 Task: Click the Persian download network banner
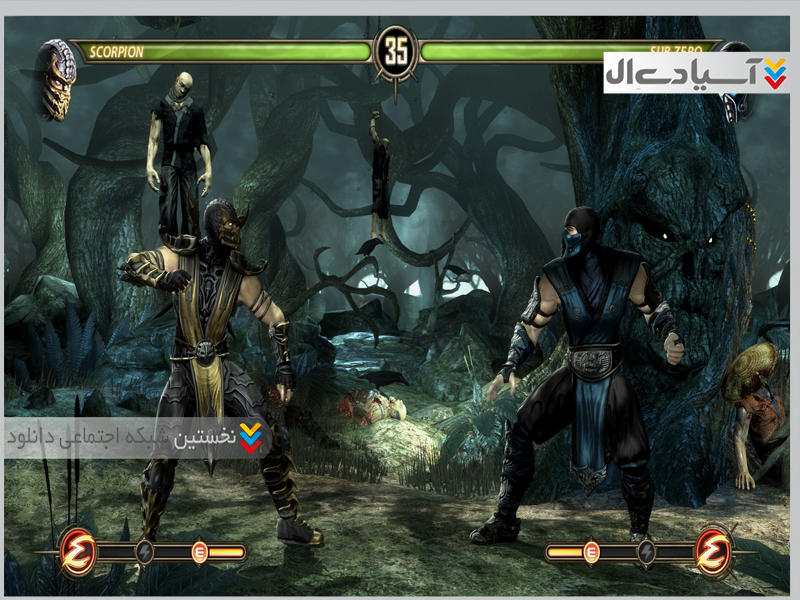coord(136,438)
